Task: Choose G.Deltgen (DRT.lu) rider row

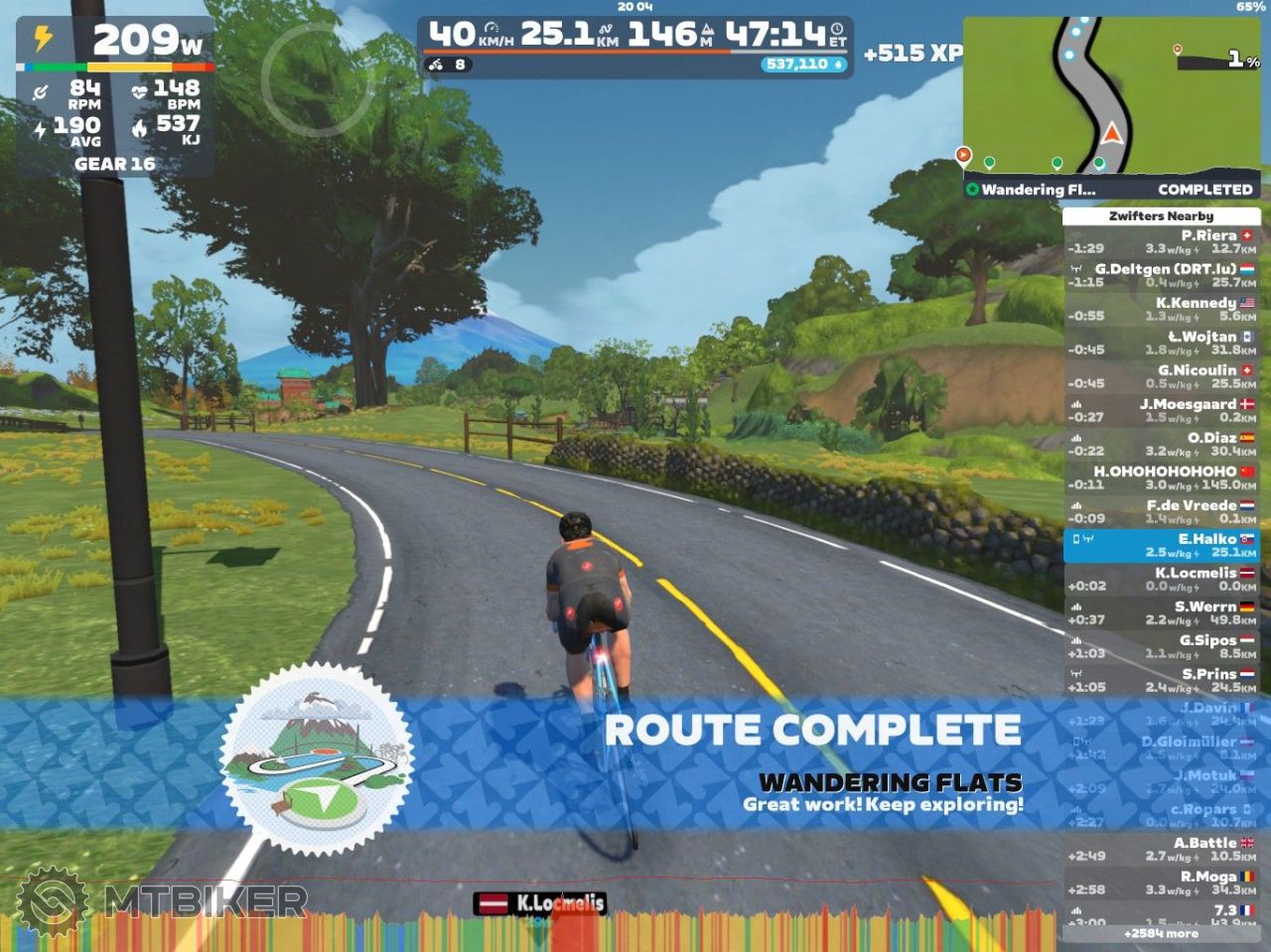Action: pos(1161,276)
